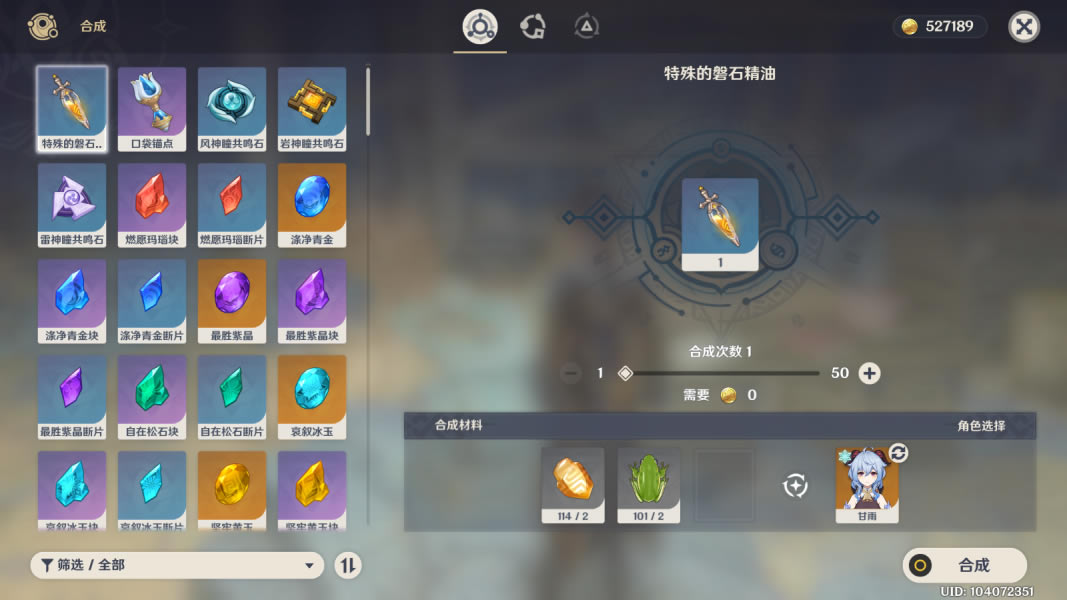
Task: Choose the 风神瞳共鸣石 recipe
Action: [232, 108]
